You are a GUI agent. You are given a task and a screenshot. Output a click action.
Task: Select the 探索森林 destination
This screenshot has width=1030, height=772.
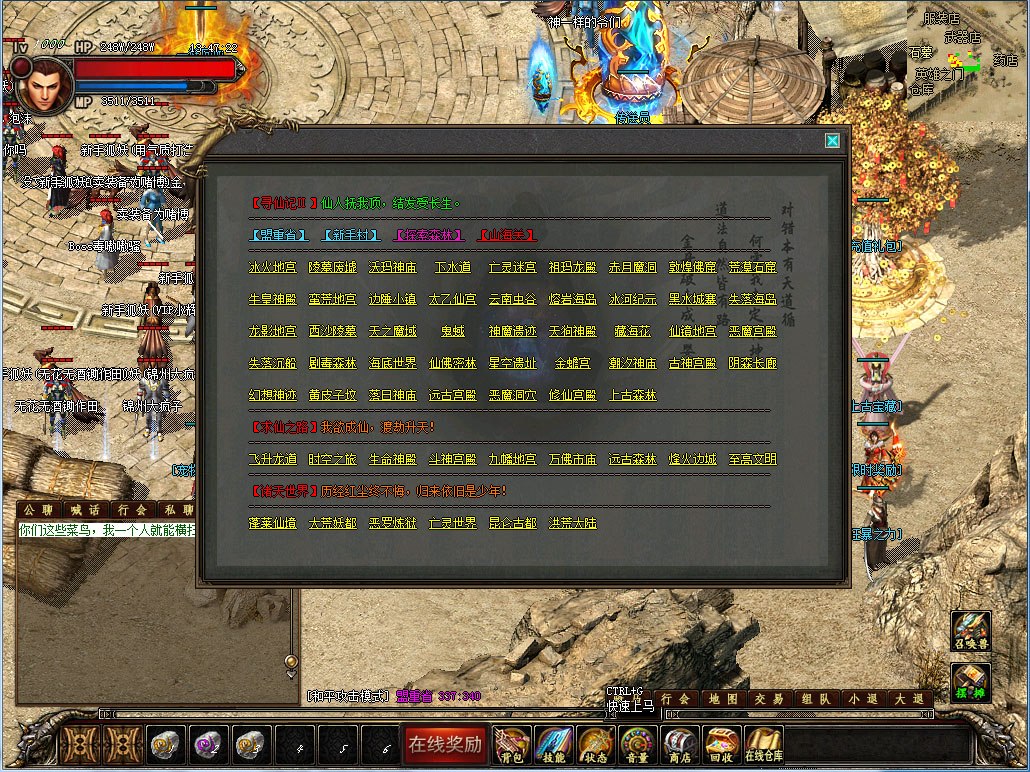[429, 235]
